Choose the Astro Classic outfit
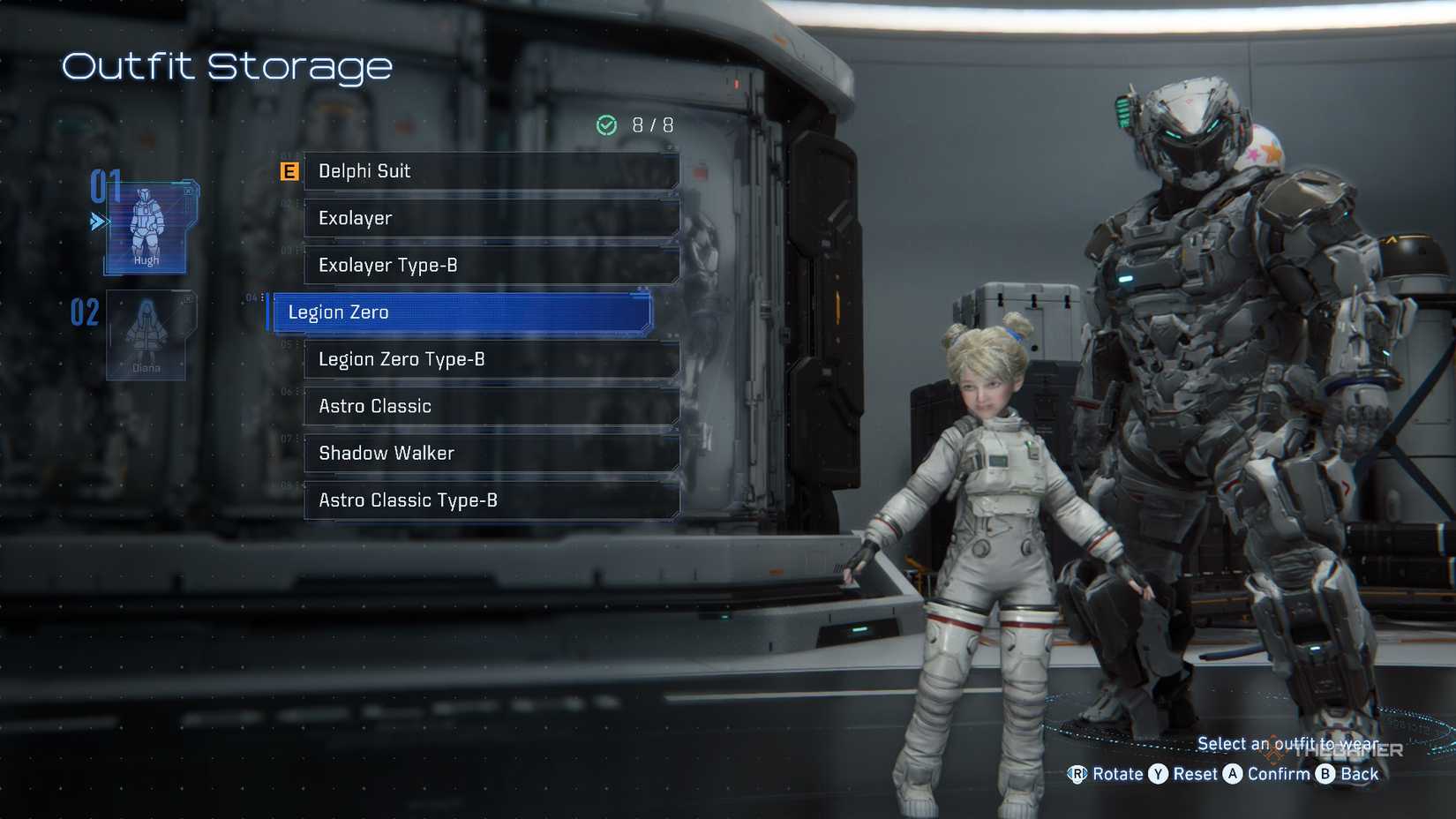 (x=491, y=406)
